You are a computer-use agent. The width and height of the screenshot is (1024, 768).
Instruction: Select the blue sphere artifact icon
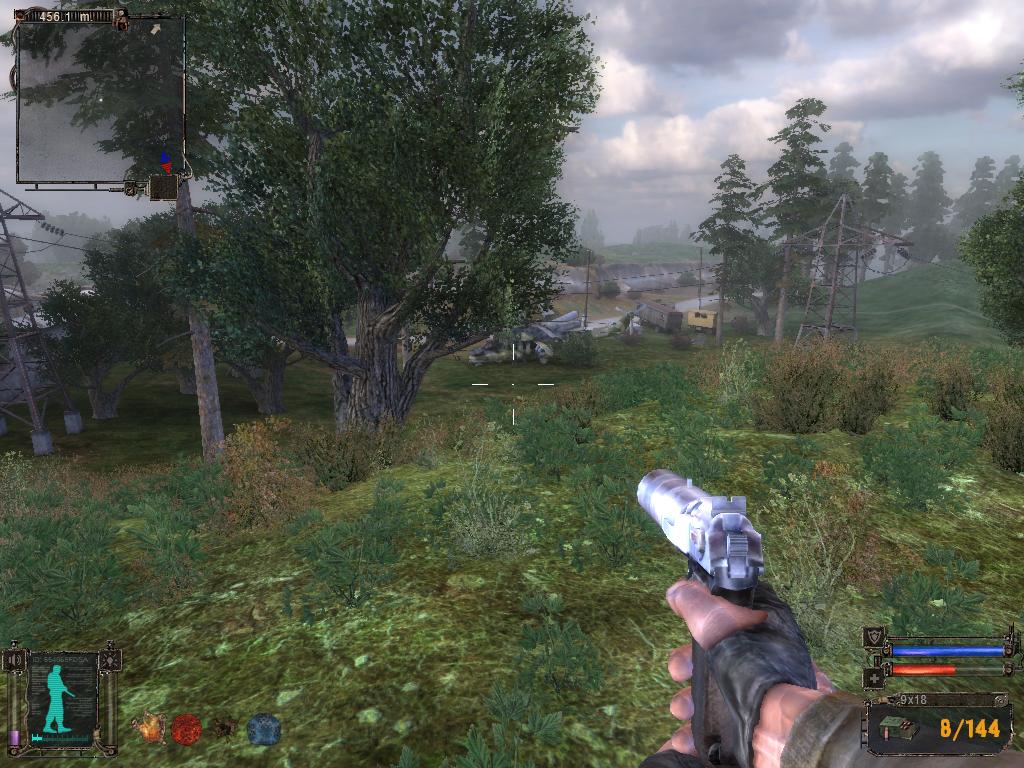[x=264, y=729]
